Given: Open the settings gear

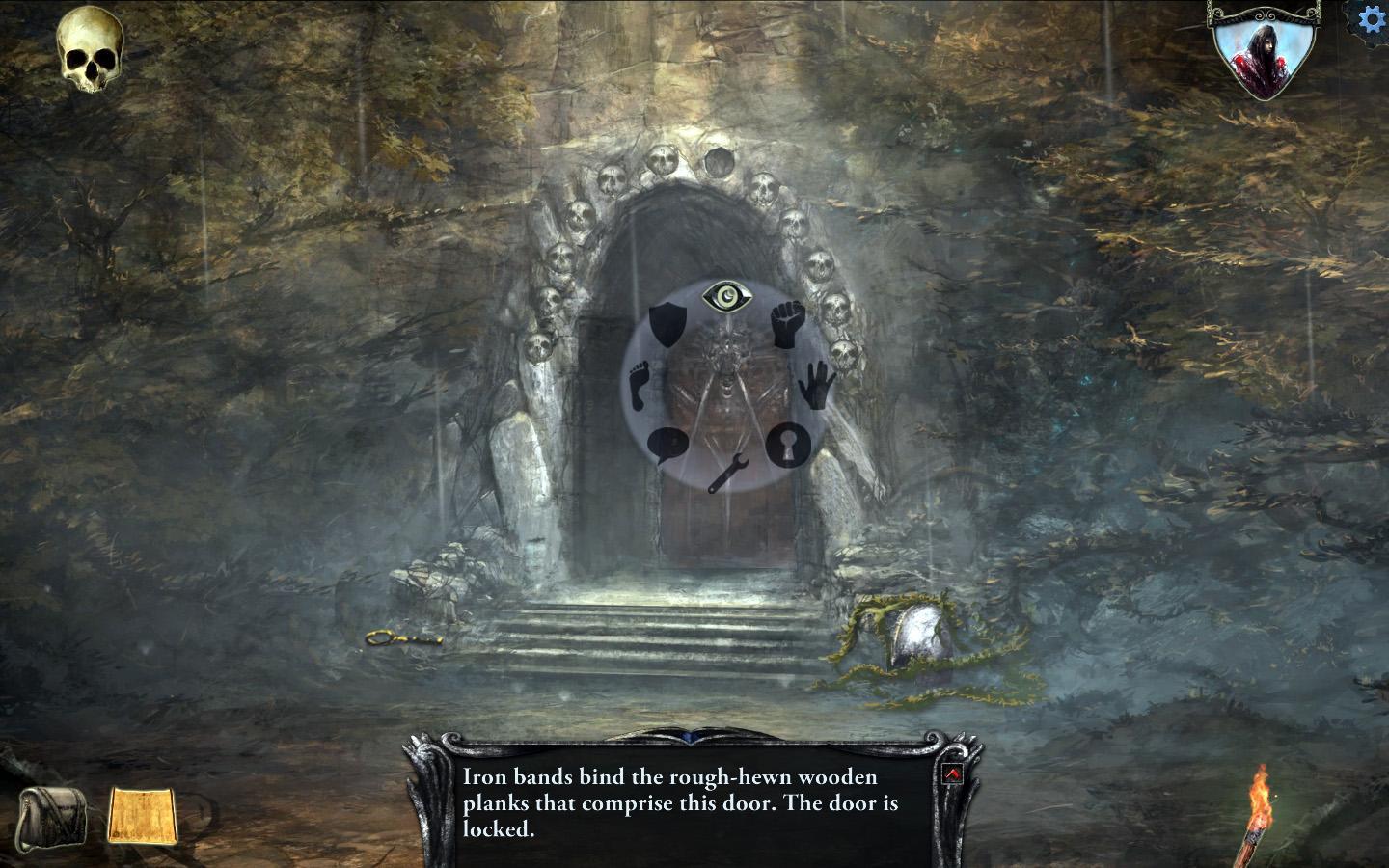Looking at the screenshot, I should tap(1372, 16).
